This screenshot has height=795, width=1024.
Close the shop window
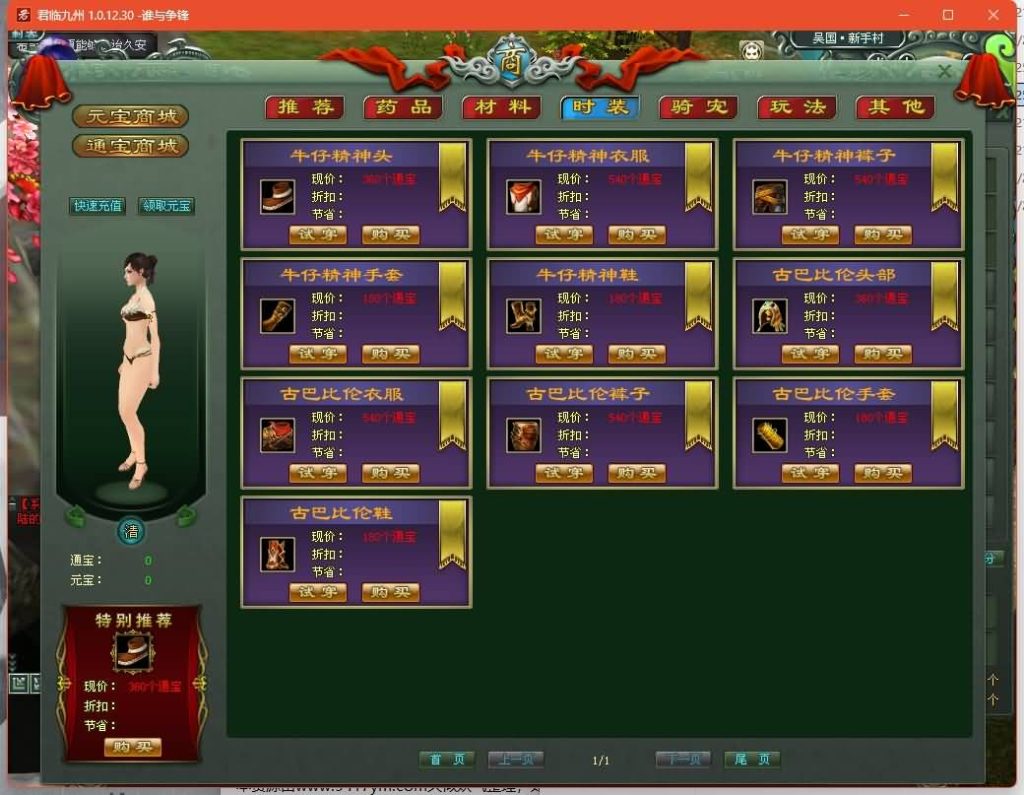pos(945,71)
